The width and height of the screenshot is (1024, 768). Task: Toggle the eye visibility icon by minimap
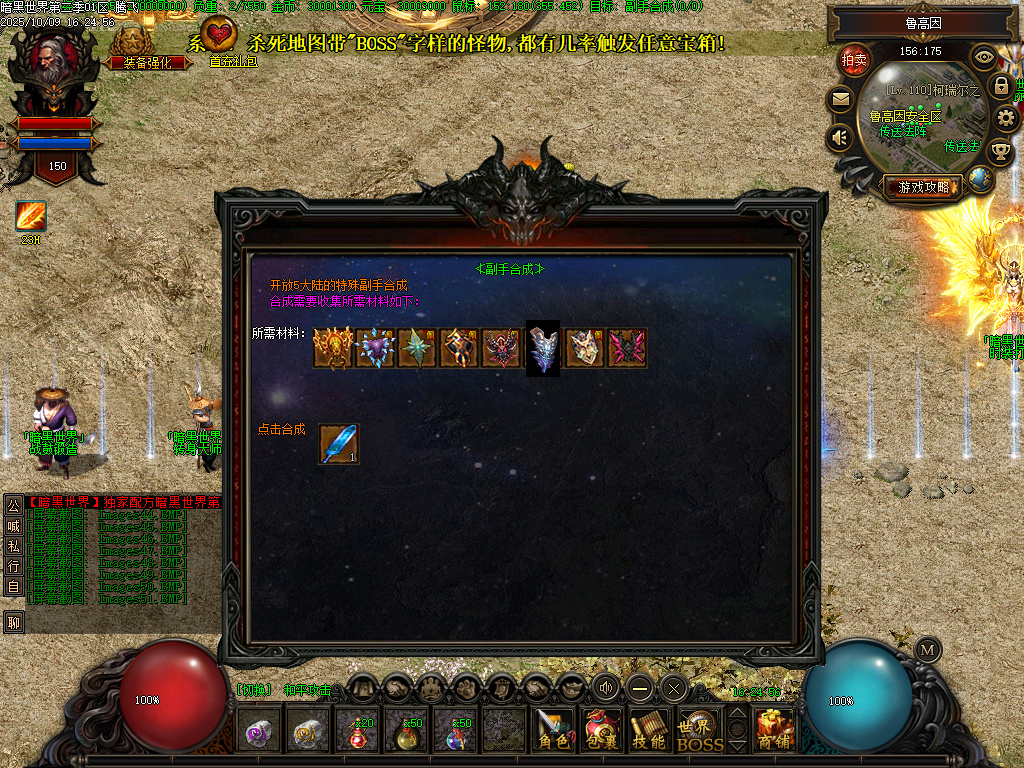click(984, 57)
